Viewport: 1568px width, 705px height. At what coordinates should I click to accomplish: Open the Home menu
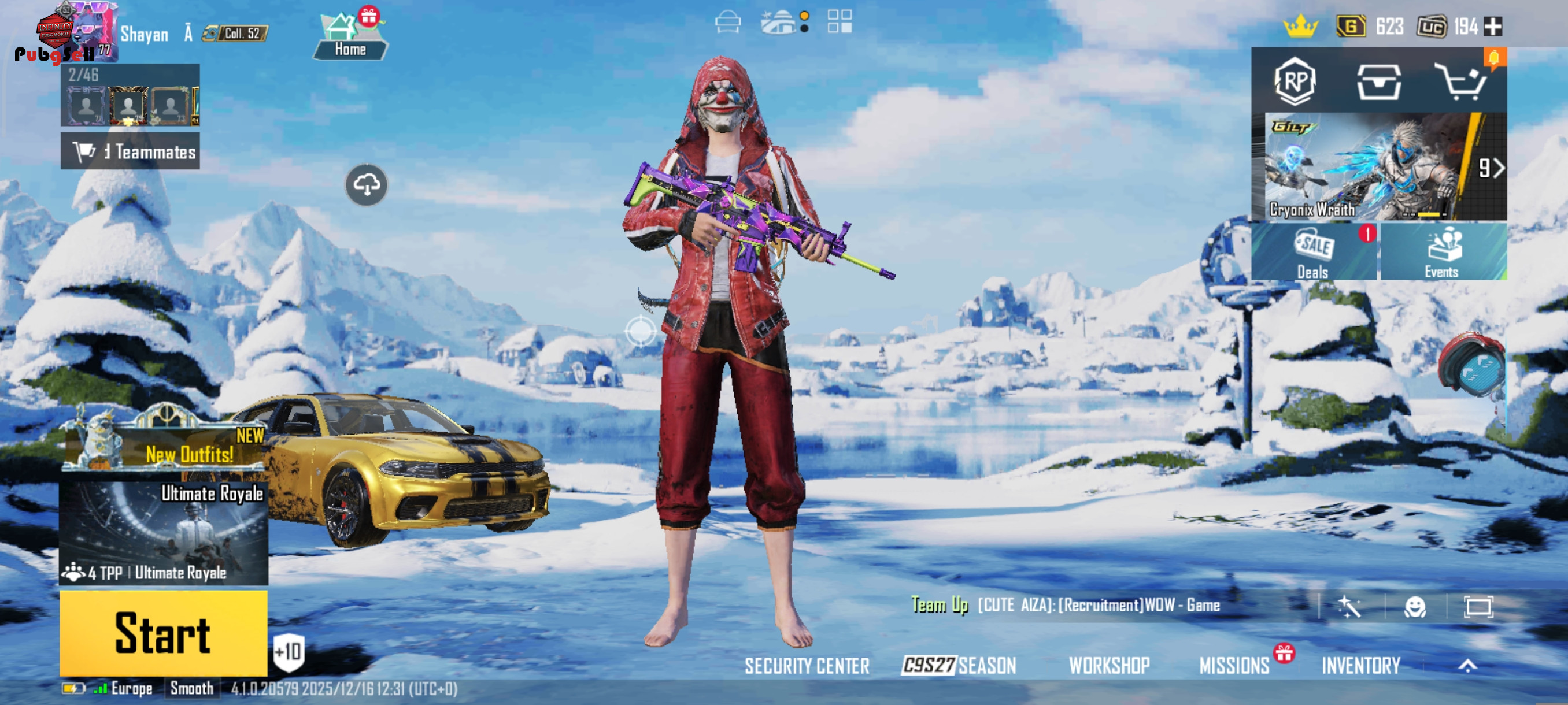tap(350, 38)
